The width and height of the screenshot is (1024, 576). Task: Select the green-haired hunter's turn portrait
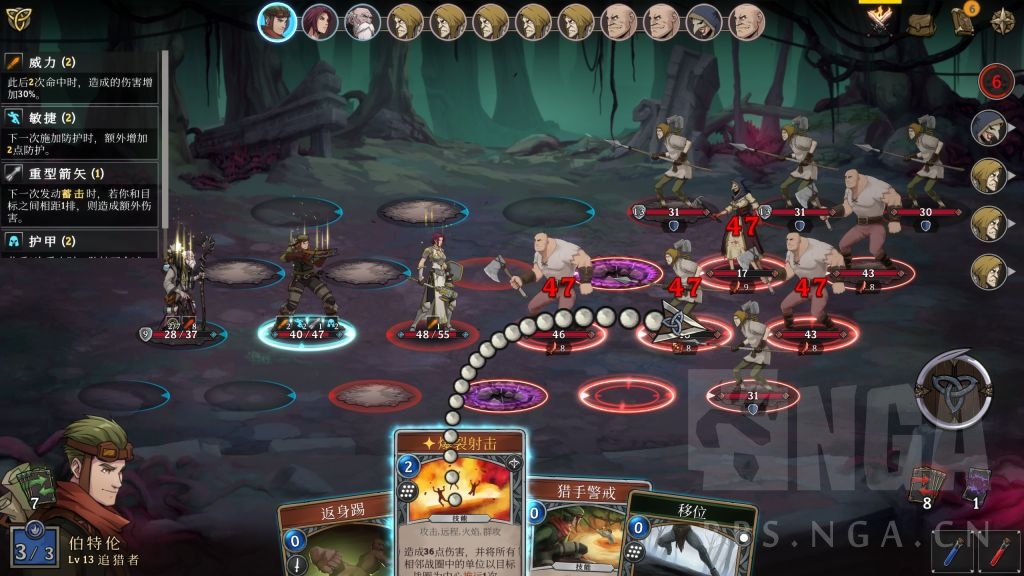pyautogui.click(x=277, y=22)
